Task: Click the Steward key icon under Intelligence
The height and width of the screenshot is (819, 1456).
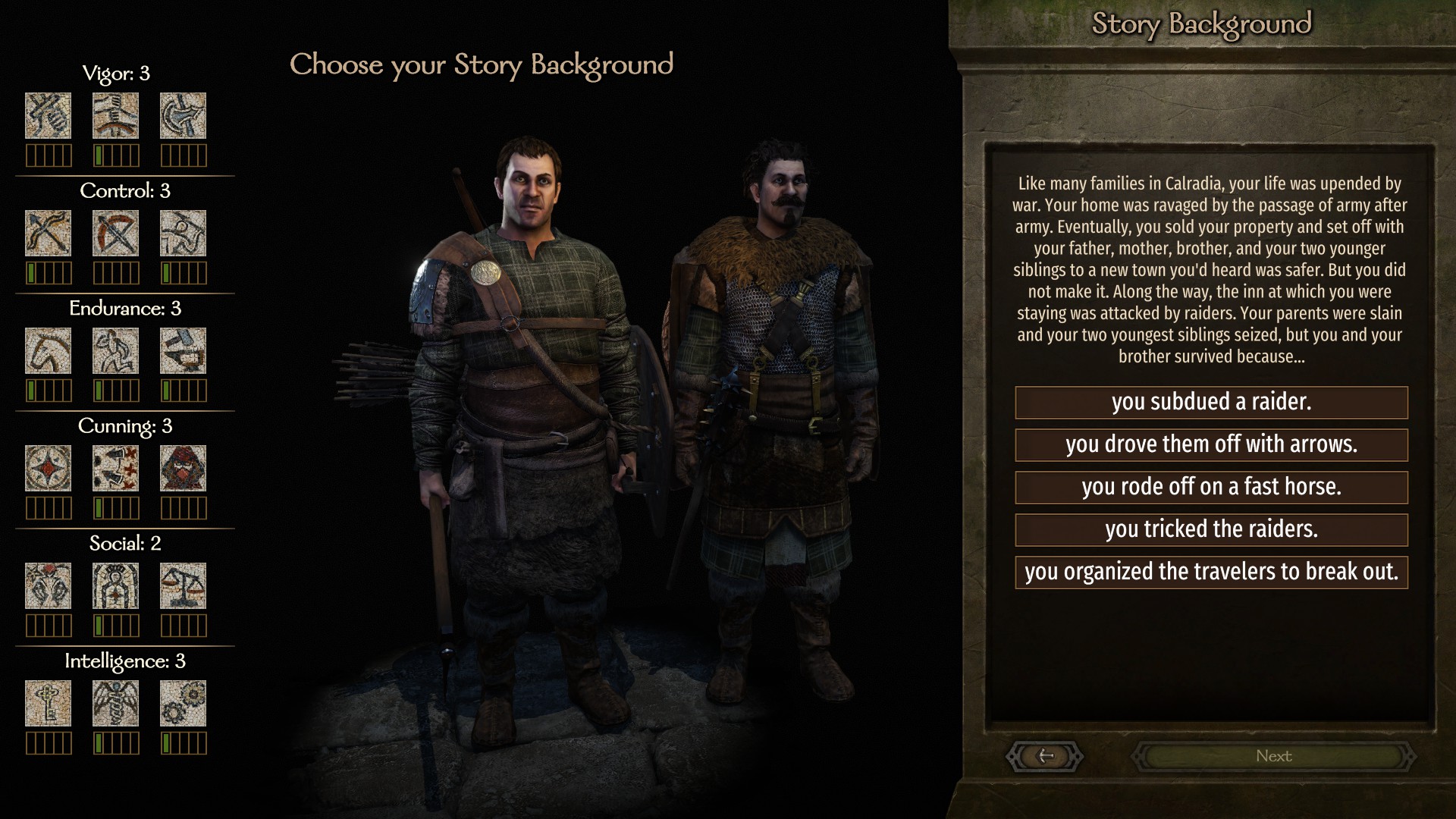Action: point(48,703)
